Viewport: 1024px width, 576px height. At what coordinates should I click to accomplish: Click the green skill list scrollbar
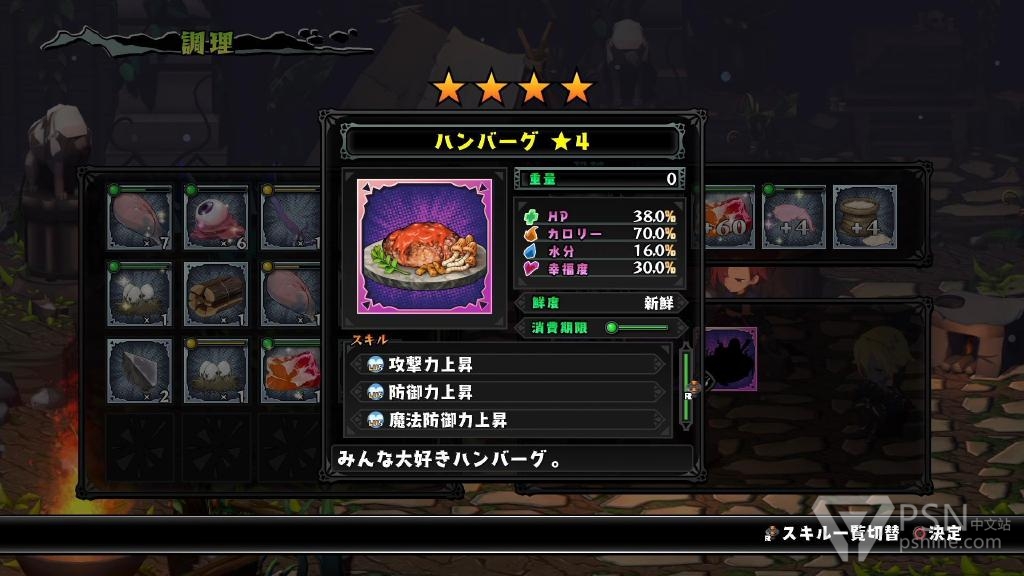(x=686, y=385)
